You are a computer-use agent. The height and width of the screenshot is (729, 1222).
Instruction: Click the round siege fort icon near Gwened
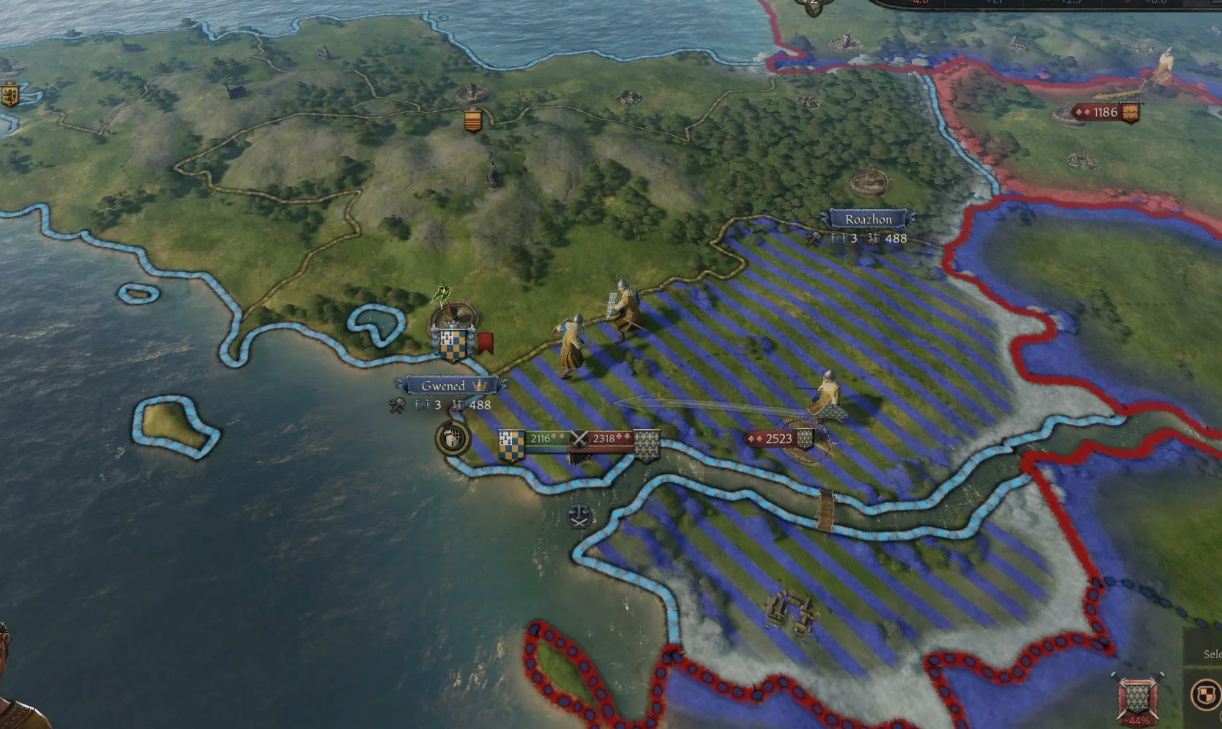coord(452,438)
